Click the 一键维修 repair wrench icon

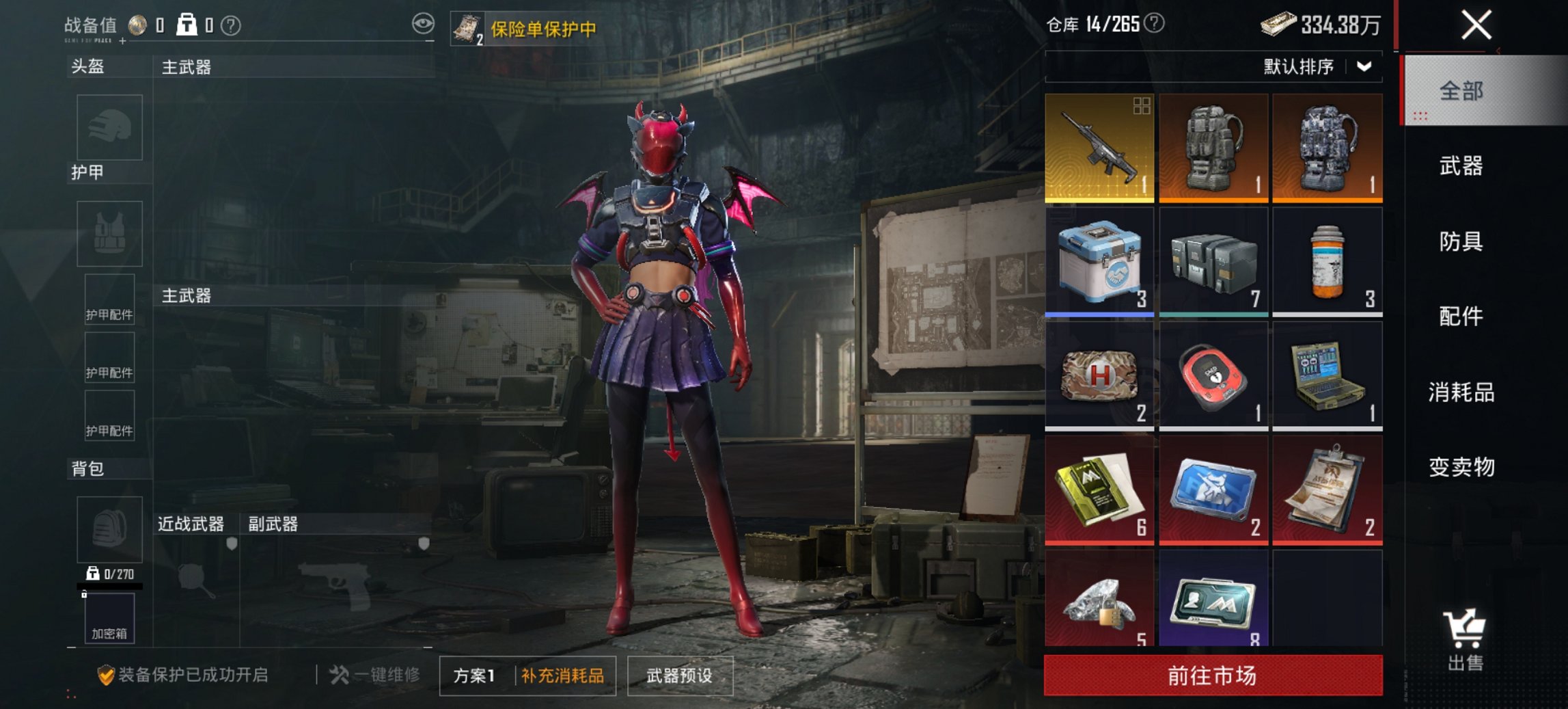[x=340, y=674]
